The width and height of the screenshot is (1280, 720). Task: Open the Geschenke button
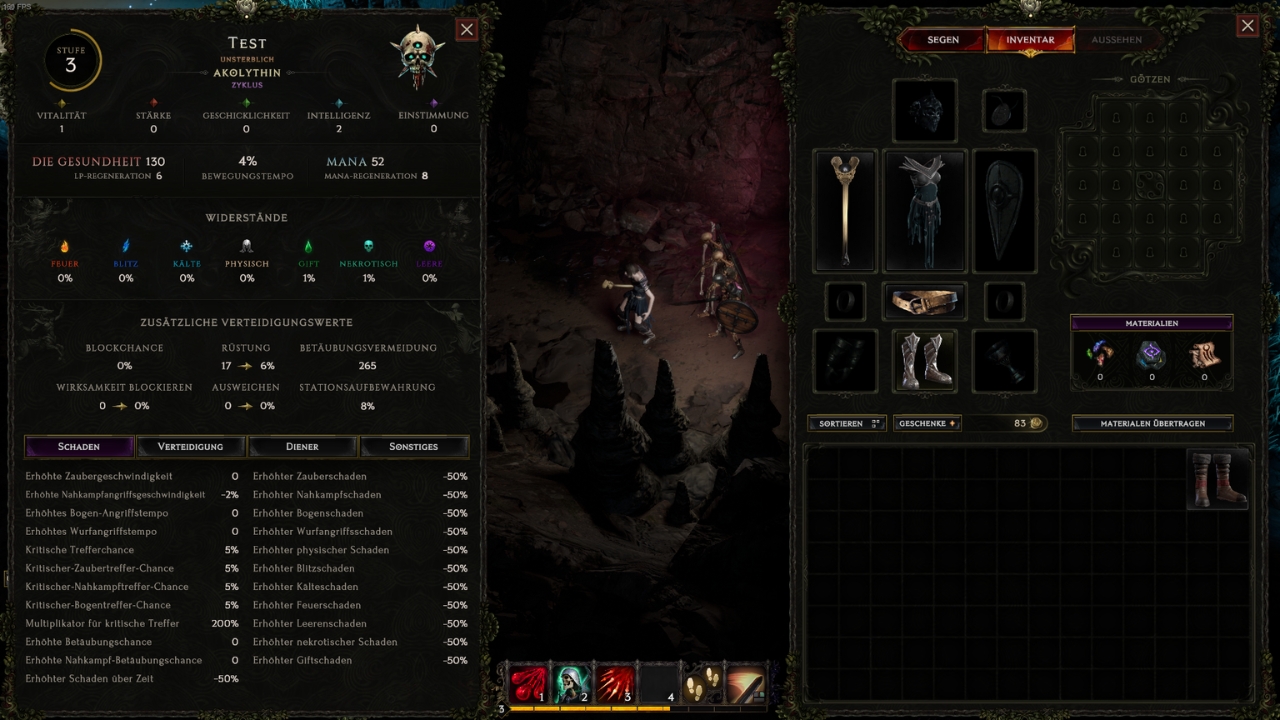(x=927, y=423)
